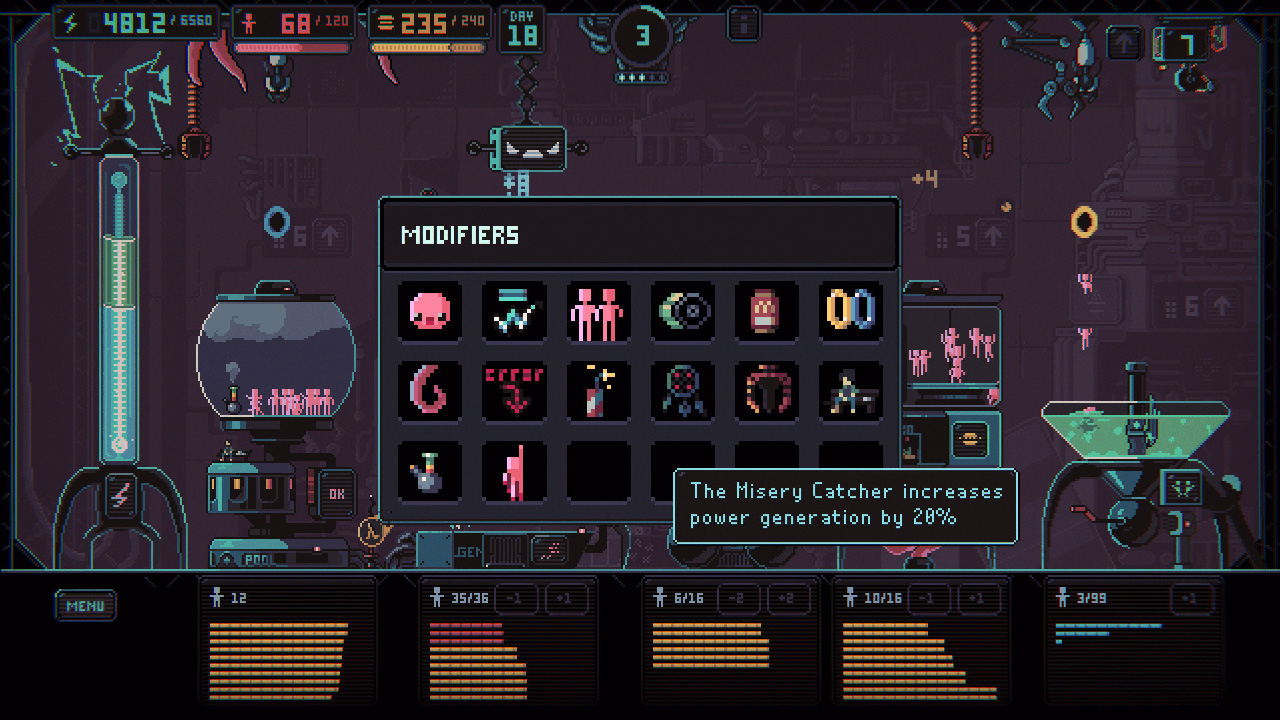The width and height of the screenshot is (1280, 720).
Task: Open the MENU in the bottom-left corner
Action: 85,605
